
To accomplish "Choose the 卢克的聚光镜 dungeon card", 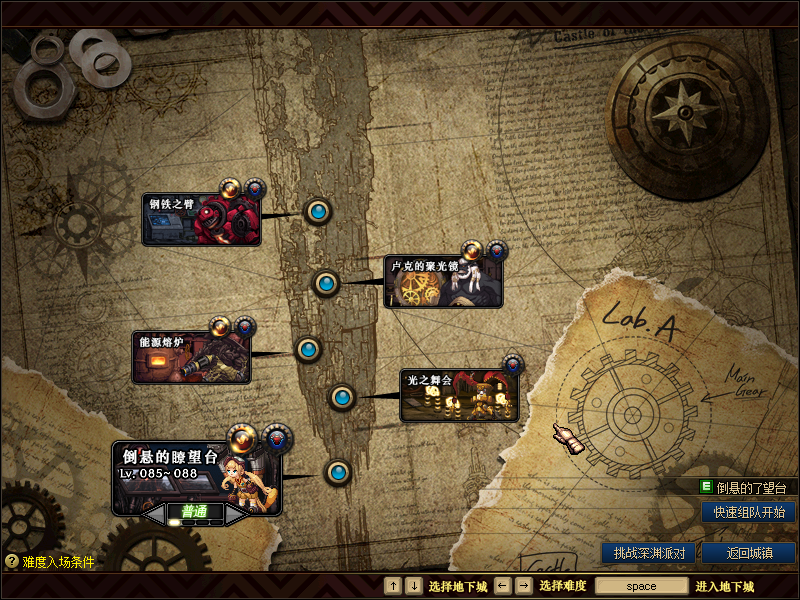I will [x=443, y=282].
